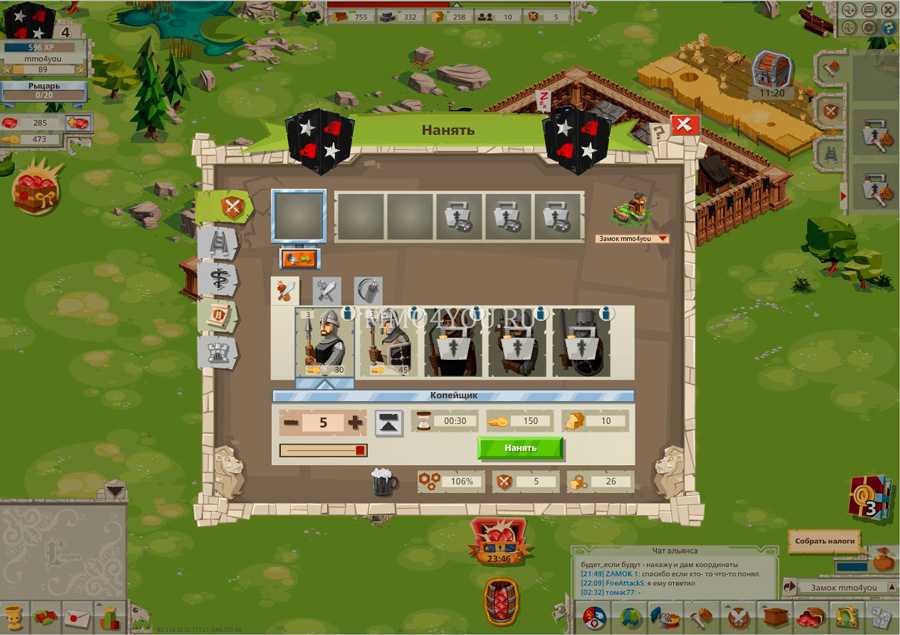Increase recruit quantity with the plus button
Screen dimensions: 900x635
pos(356,423)
